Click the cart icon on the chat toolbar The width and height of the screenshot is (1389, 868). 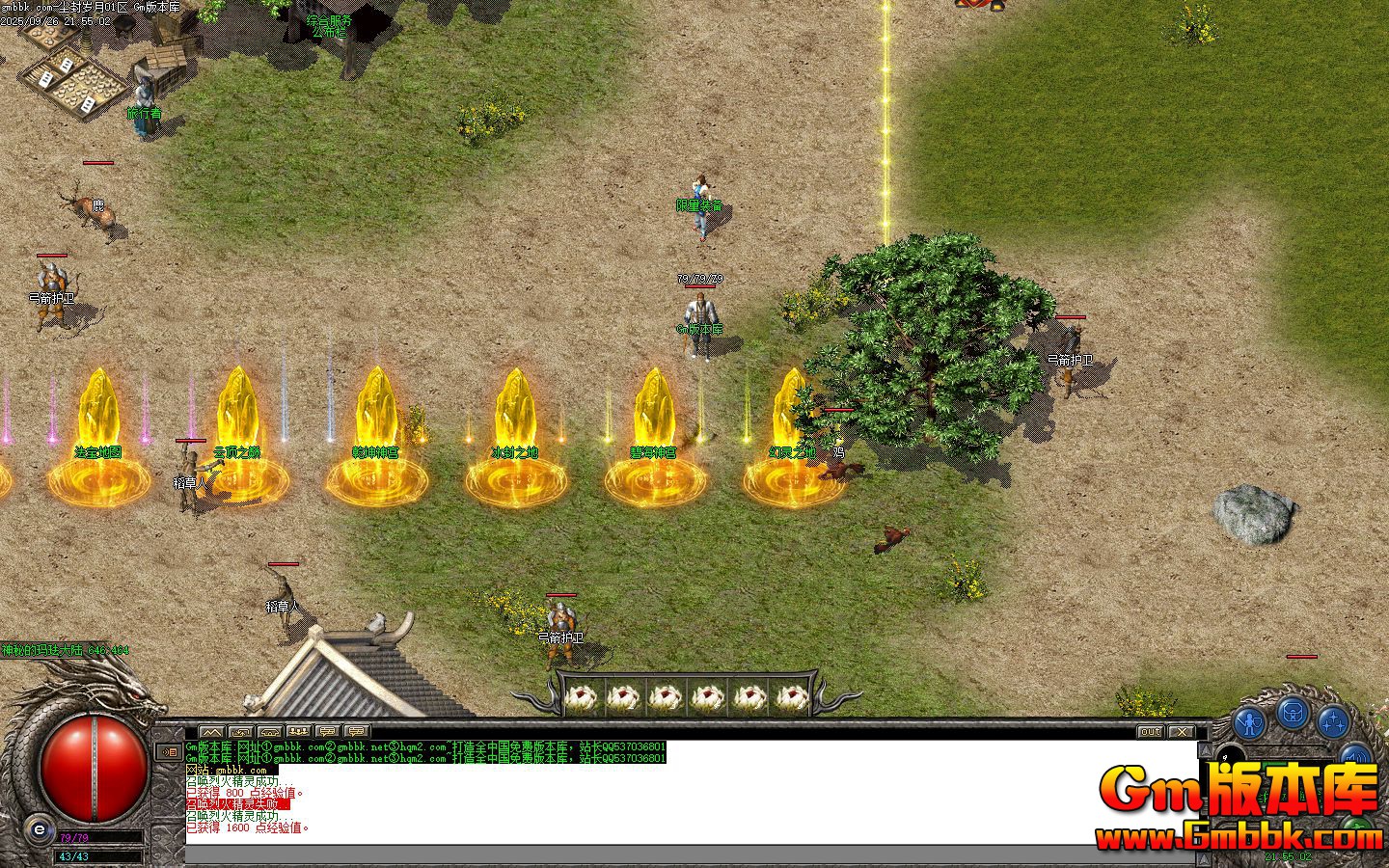(x=269, y=730)
